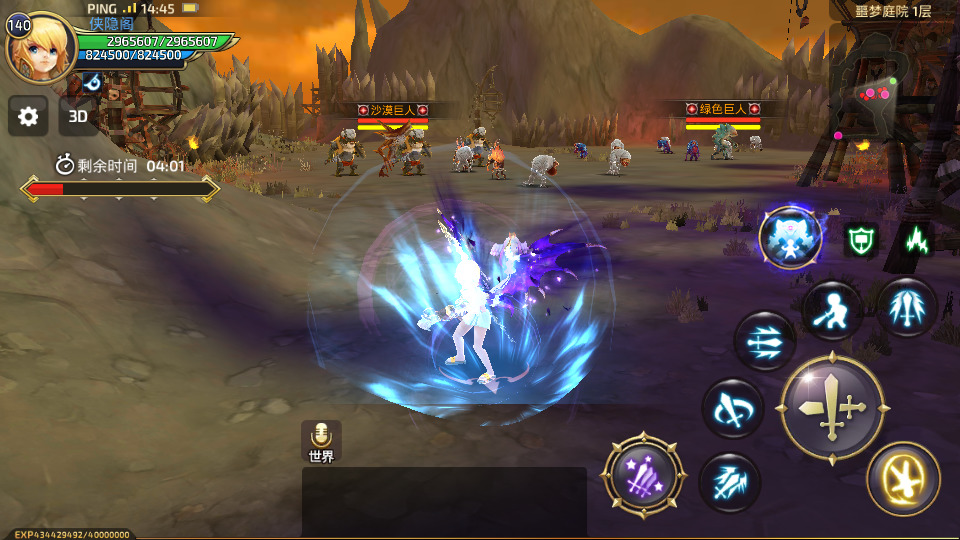Click the swirl buff icon under portrait
The height and width of the screenshot is (540, 960).
point(93,81)
